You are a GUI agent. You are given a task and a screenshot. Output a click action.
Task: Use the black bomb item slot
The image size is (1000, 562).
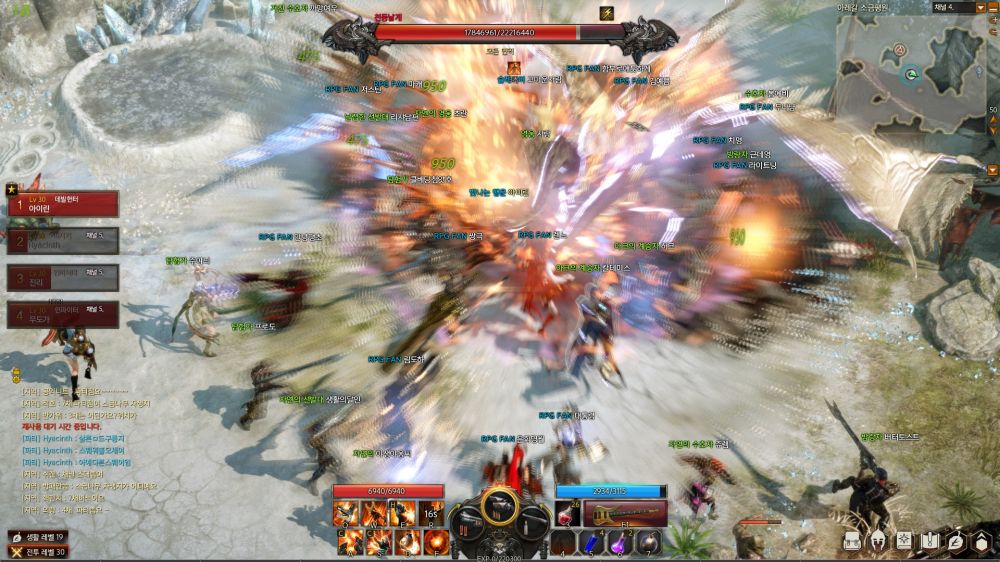coord(648,544)
